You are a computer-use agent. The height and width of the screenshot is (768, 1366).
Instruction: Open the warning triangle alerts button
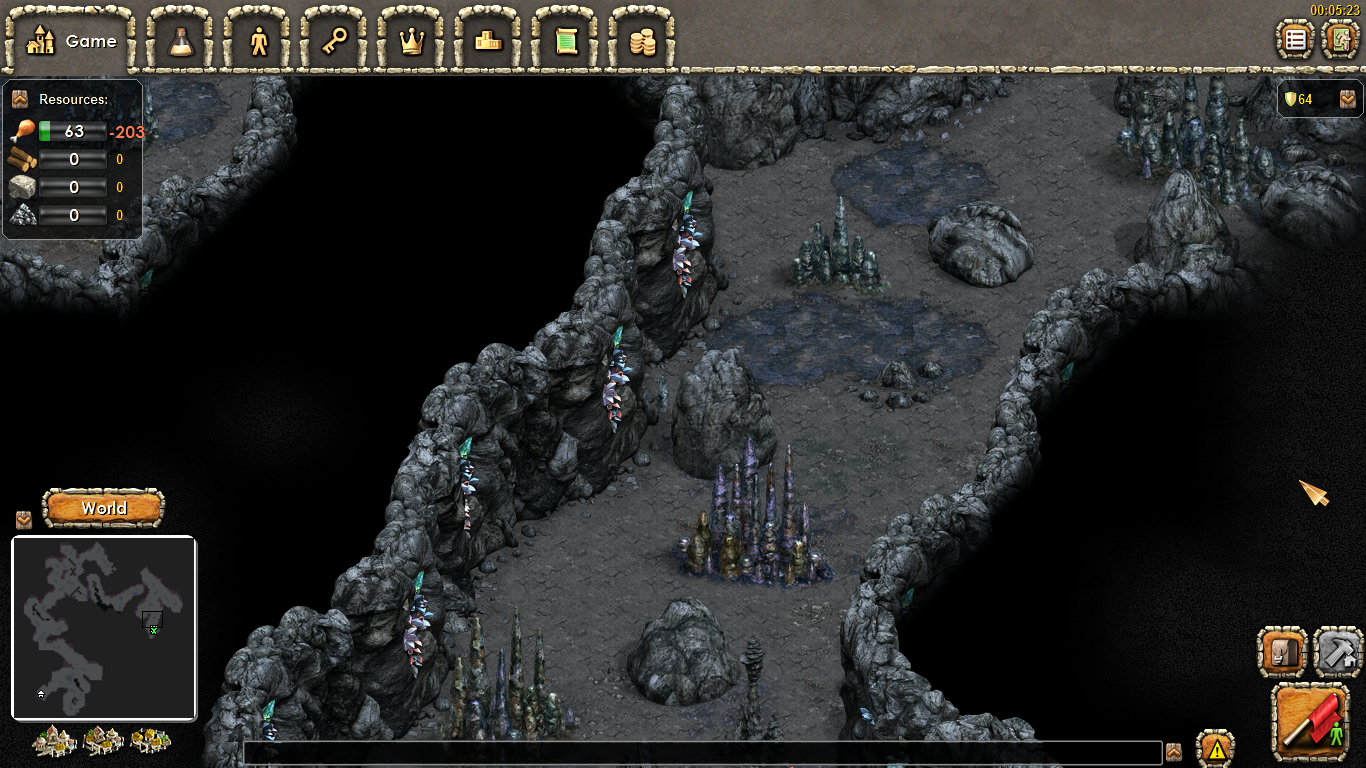click(x=1216, y=748)
